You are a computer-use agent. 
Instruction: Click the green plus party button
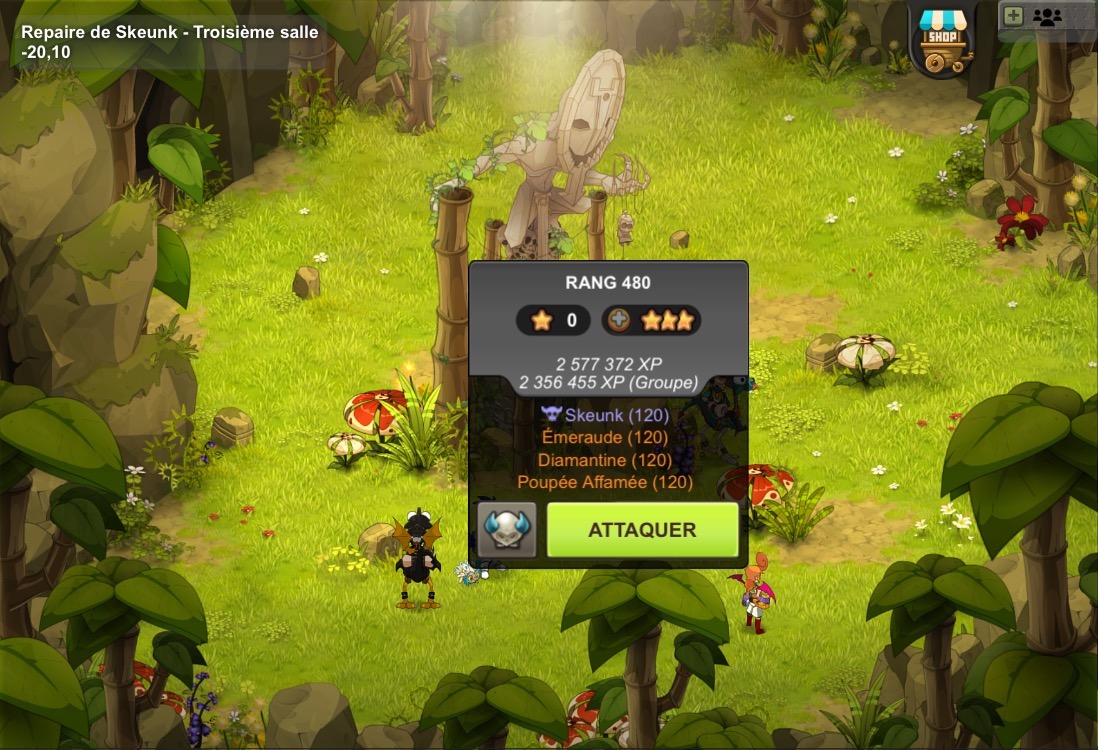[x=1013, y=16]
